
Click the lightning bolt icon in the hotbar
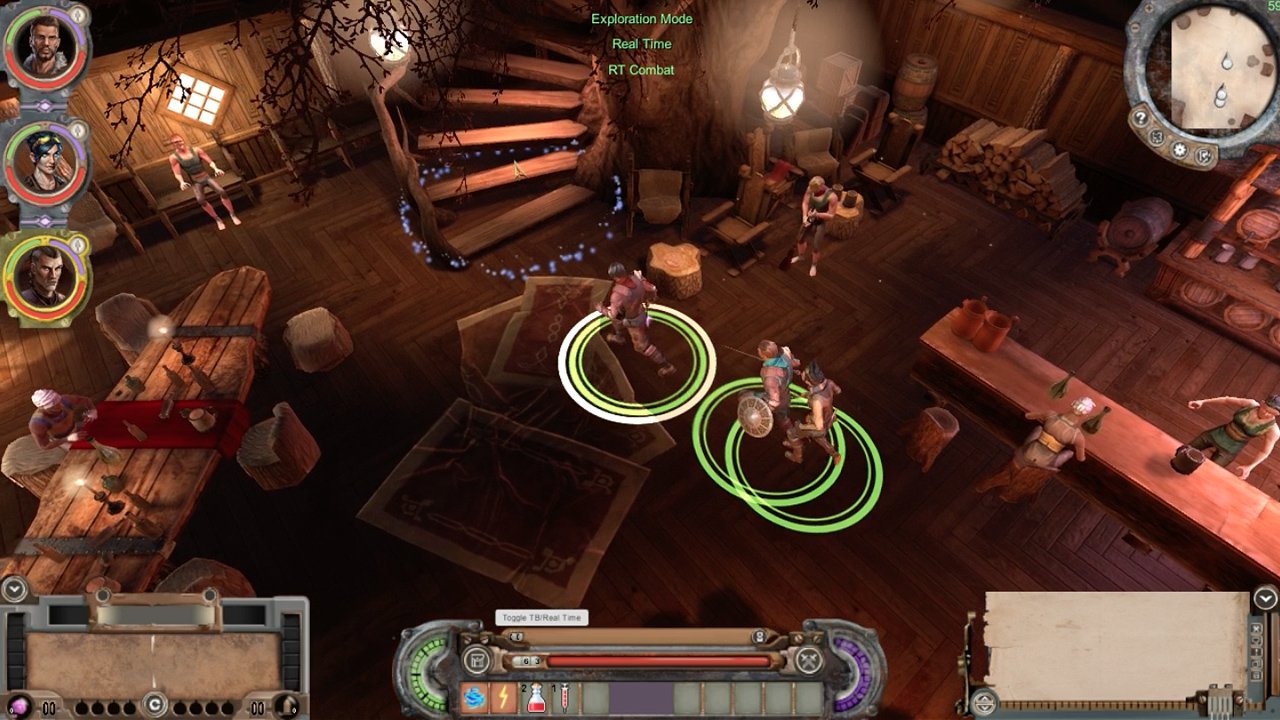click(502, 696)
